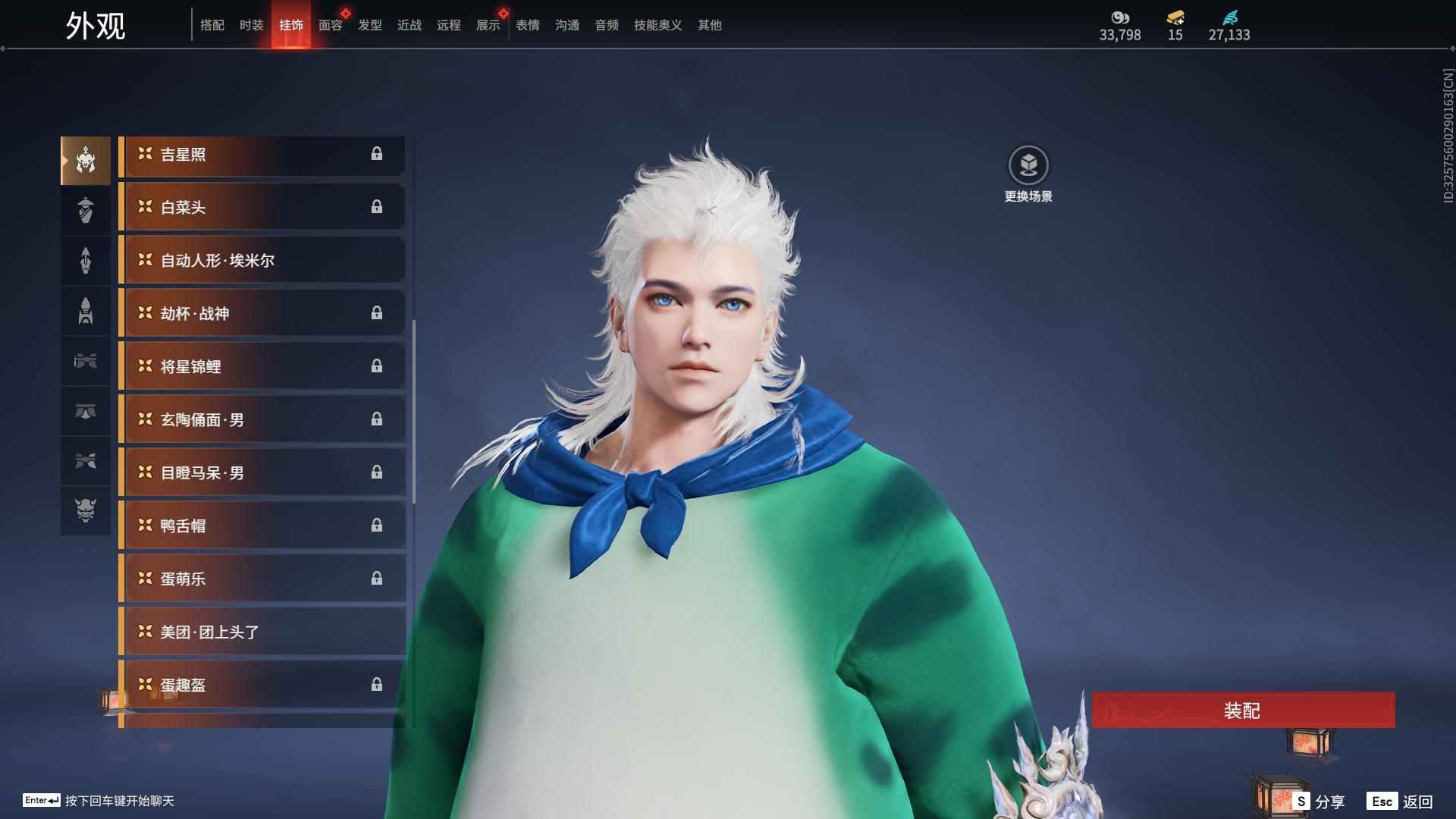Image resolution: width=1456 pixels, height=819 pixels.
Task: Select the 发型 tab
Action: (369, 25)
